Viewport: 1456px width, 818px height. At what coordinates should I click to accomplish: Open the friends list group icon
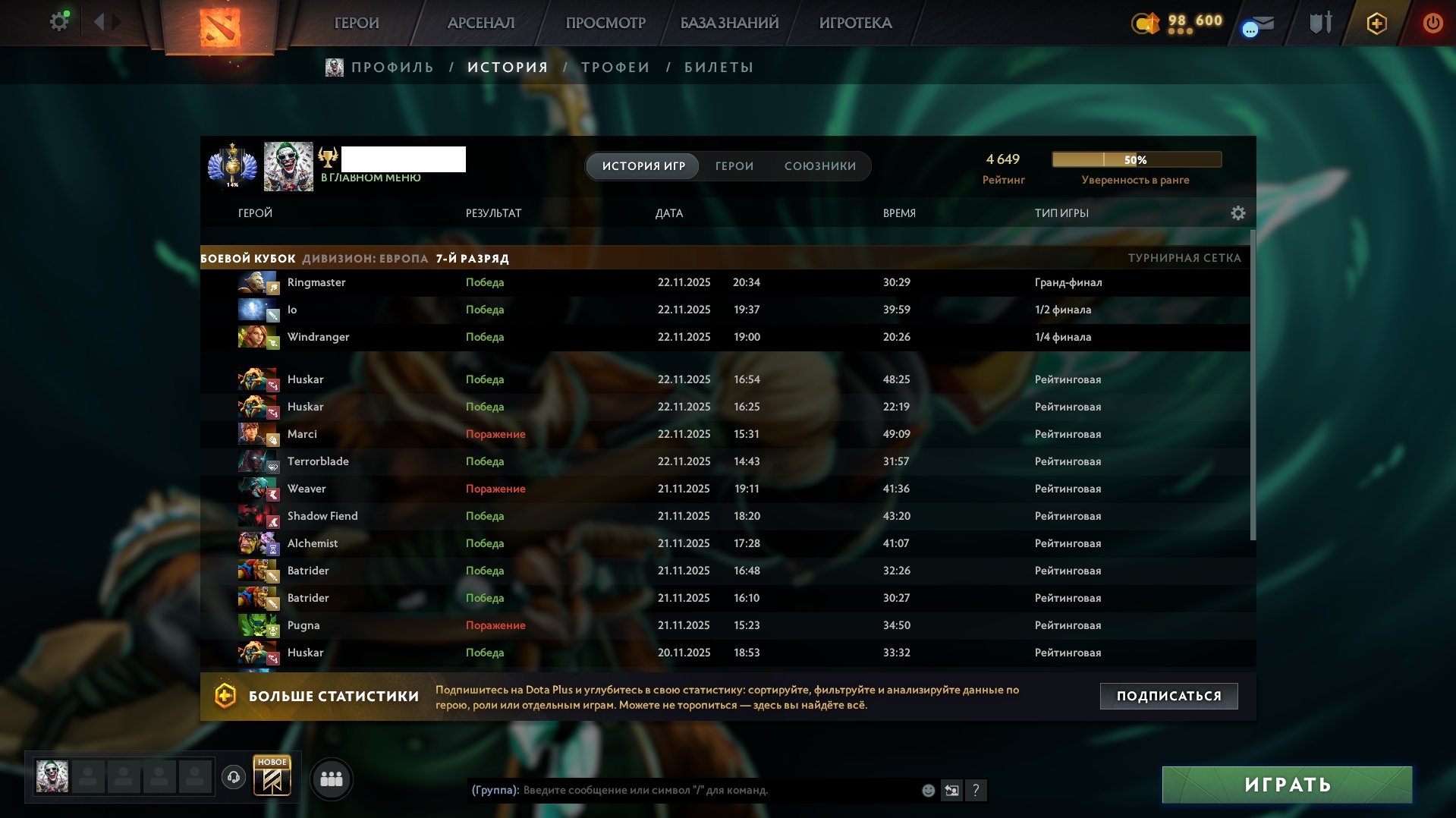click(332, 778)
